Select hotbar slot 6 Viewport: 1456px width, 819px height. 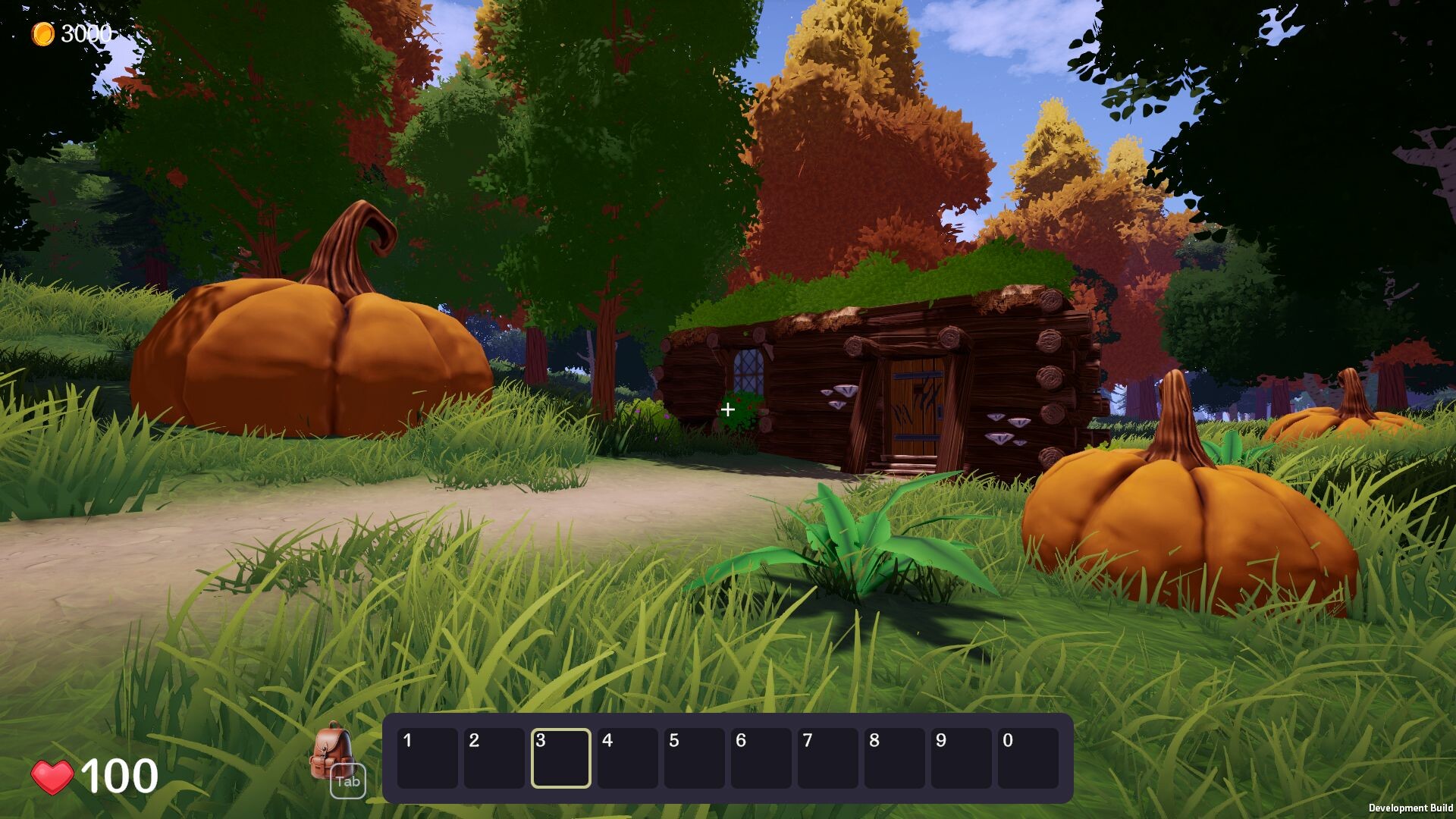click(761, 760)
